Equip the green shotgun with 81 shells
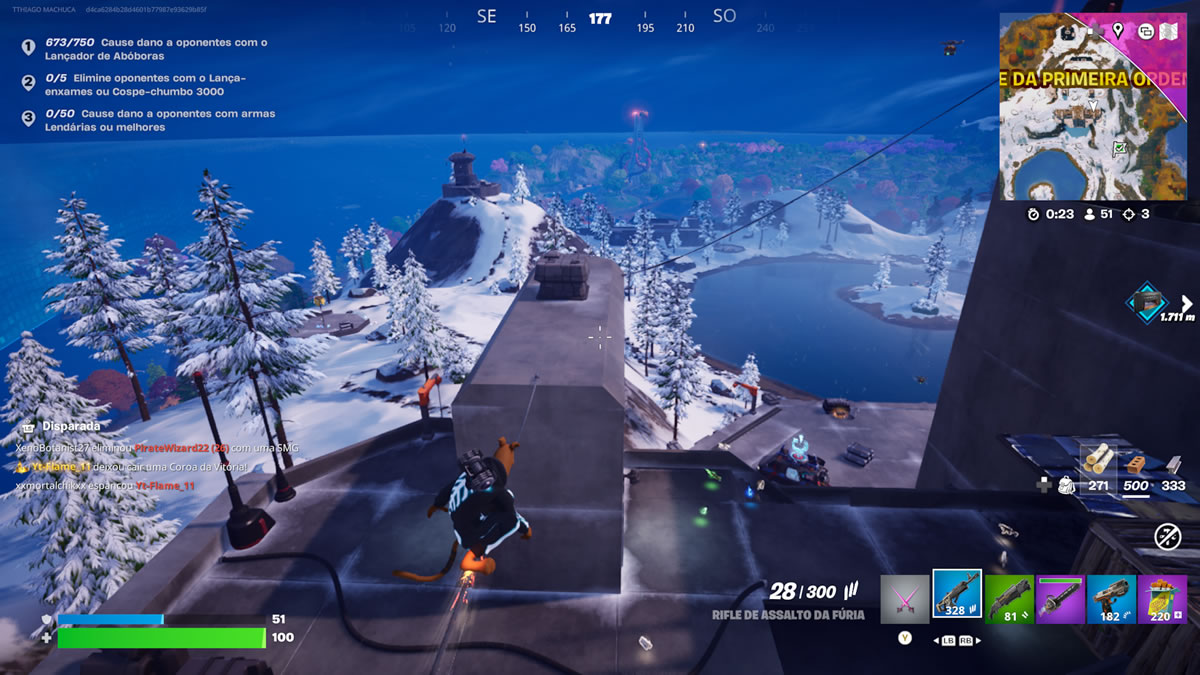This screenshot has height=675, width=1200. (x=1009, y=599)
